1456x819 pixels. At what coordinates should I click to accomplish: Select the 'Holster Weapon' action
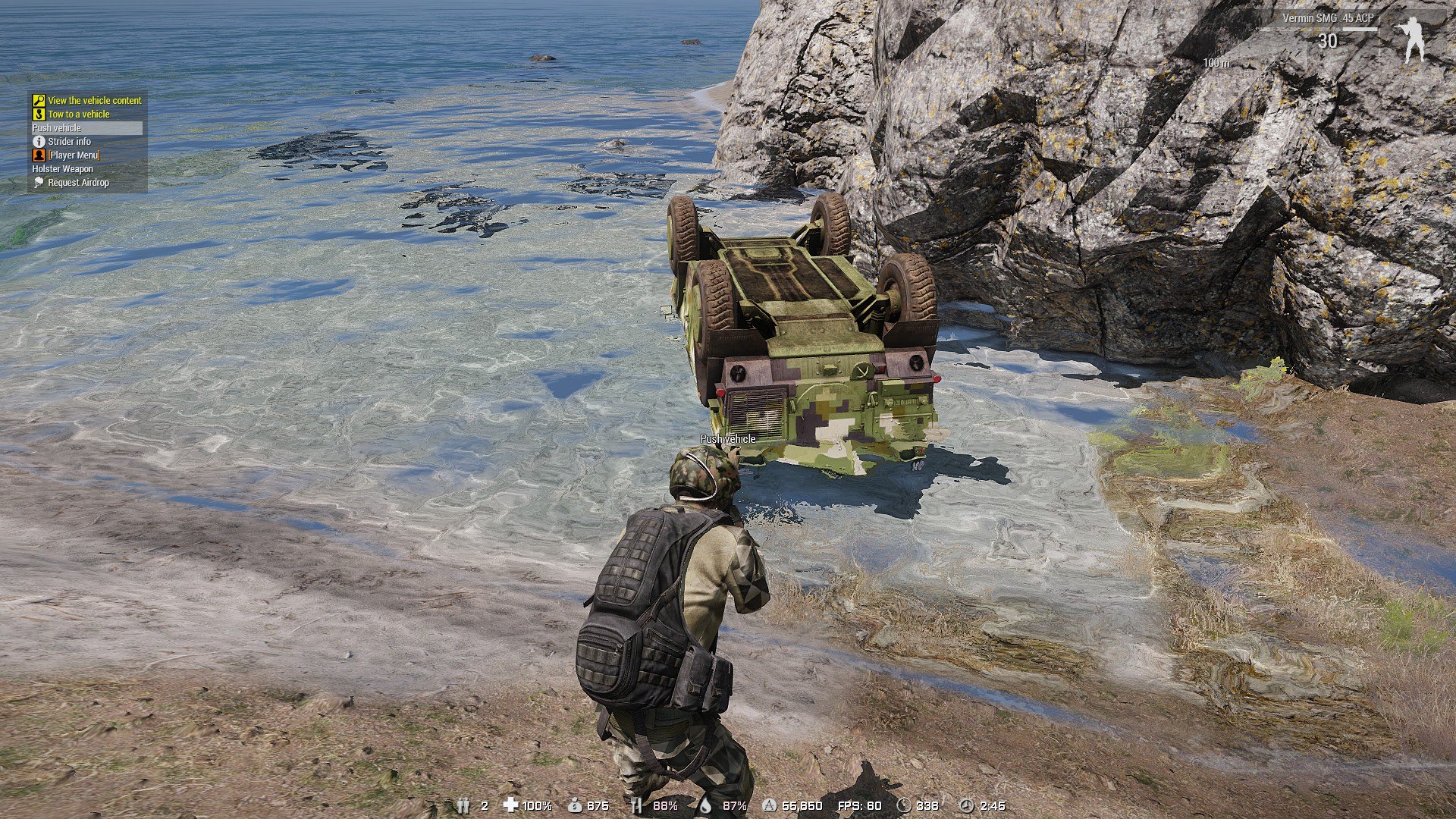(63, 169)
